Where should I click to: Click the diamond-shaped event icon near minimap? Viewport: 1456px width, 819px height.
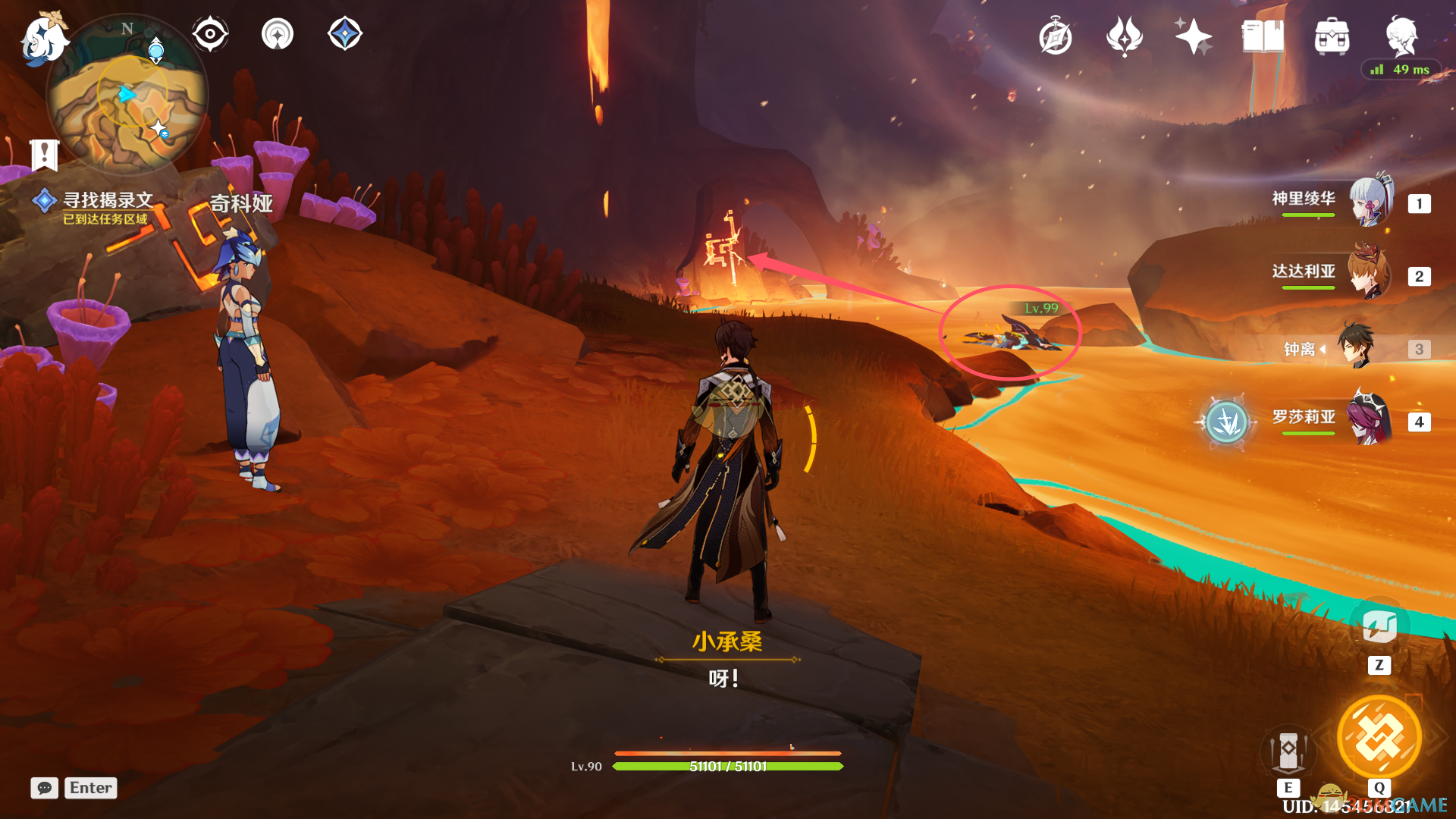(345, 34)
